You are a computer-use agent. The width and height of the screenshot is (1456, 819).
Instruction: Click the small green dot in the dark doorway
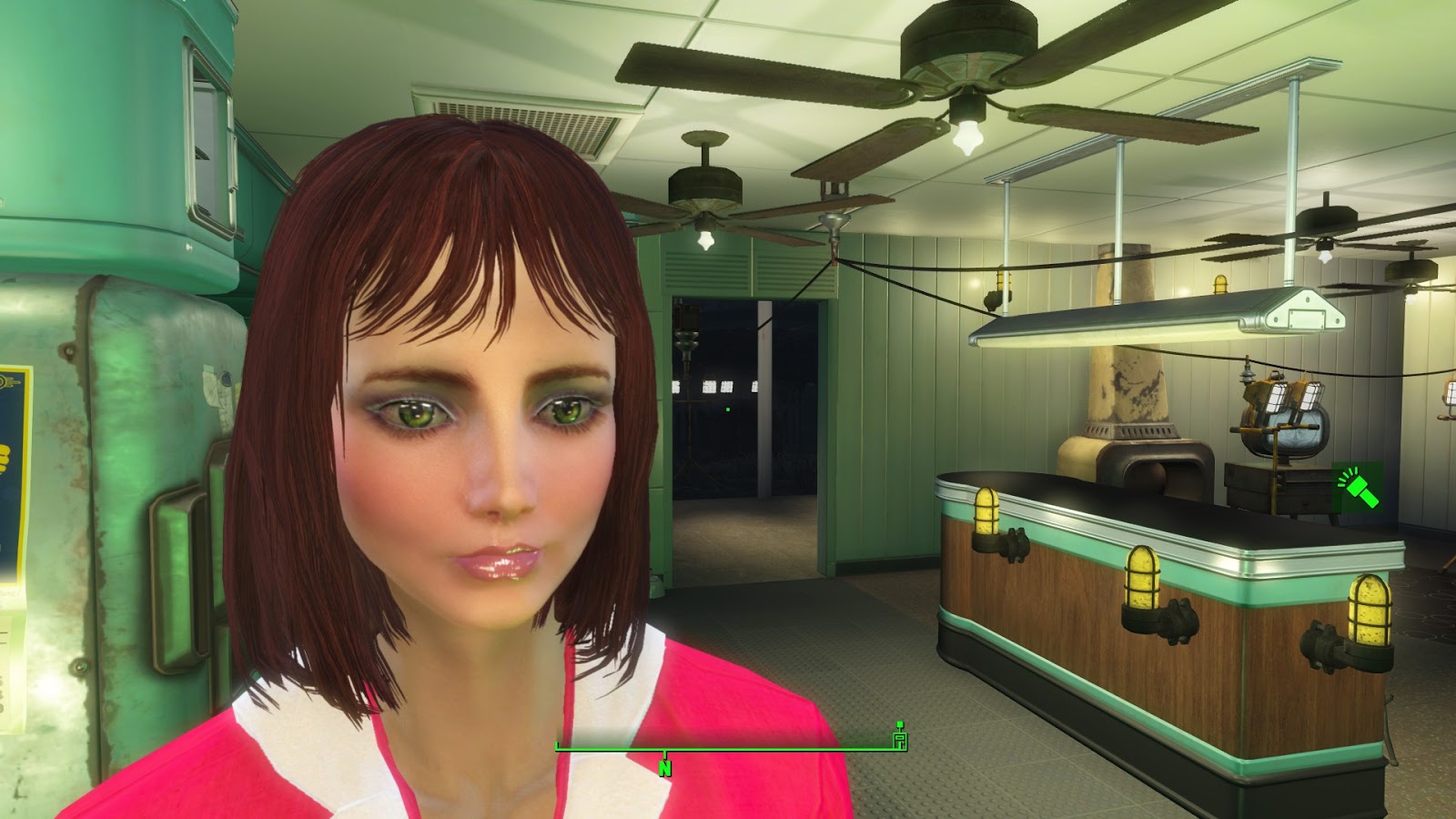coord(728,410)
